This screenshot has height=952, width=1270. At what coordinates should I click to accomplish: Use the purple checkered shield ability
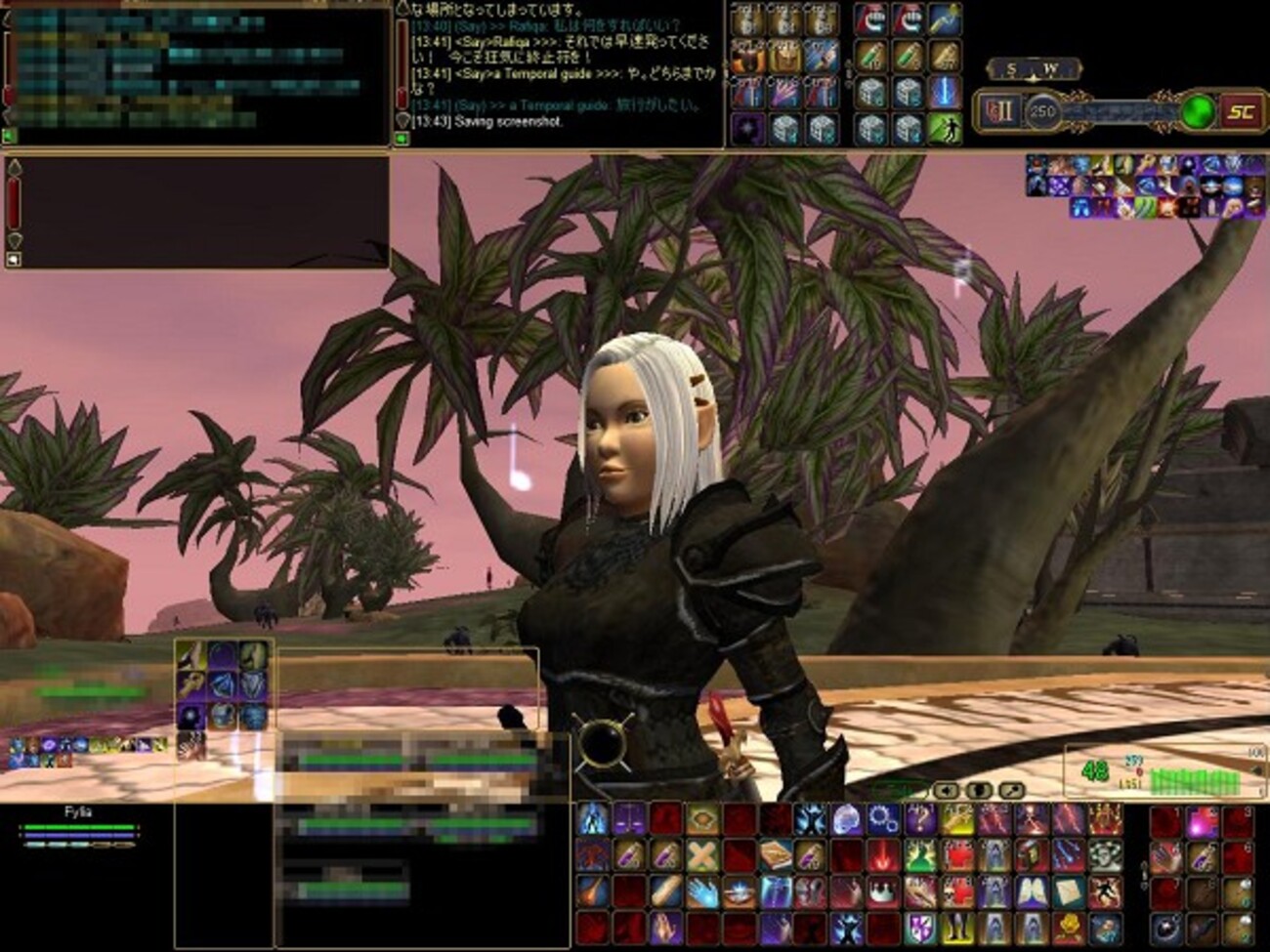click(920, 928)
